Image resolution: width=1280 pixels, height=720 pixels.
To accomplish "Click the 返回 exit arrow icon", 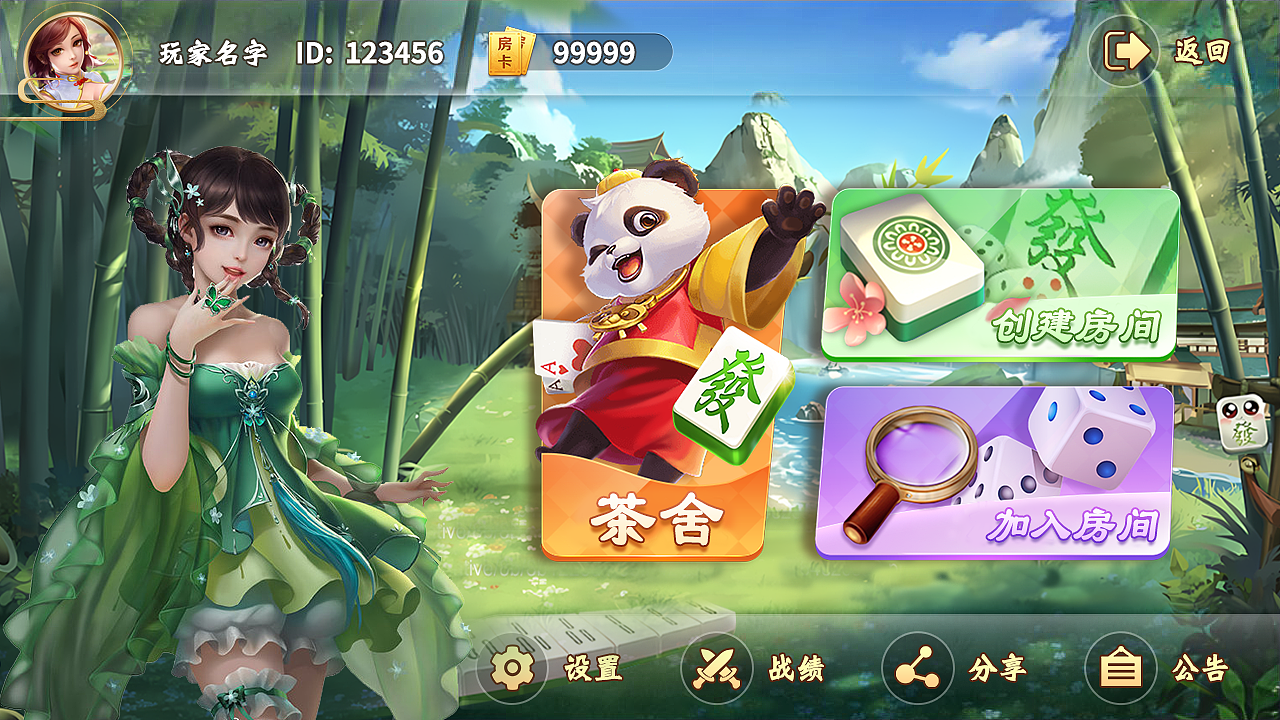I will 1124,48.
